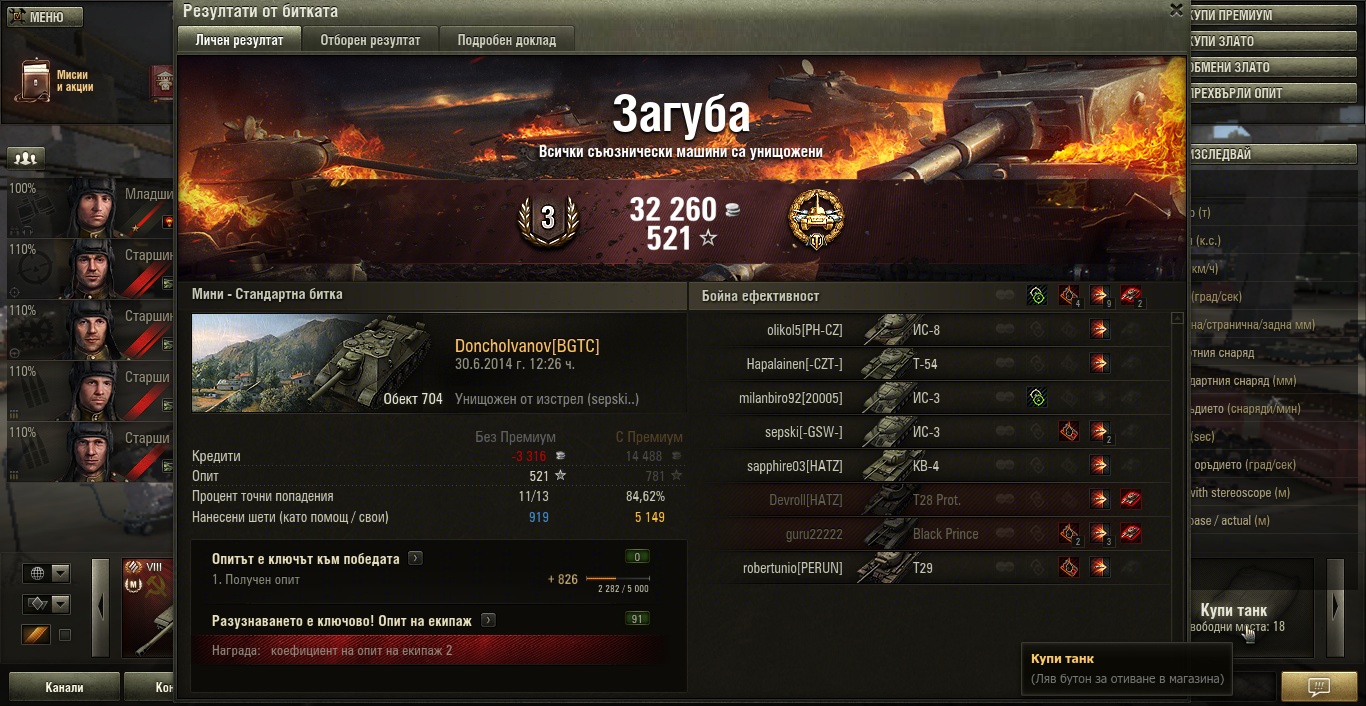
Task: Open the Подробен доклад tab
Action: point(506,40)
